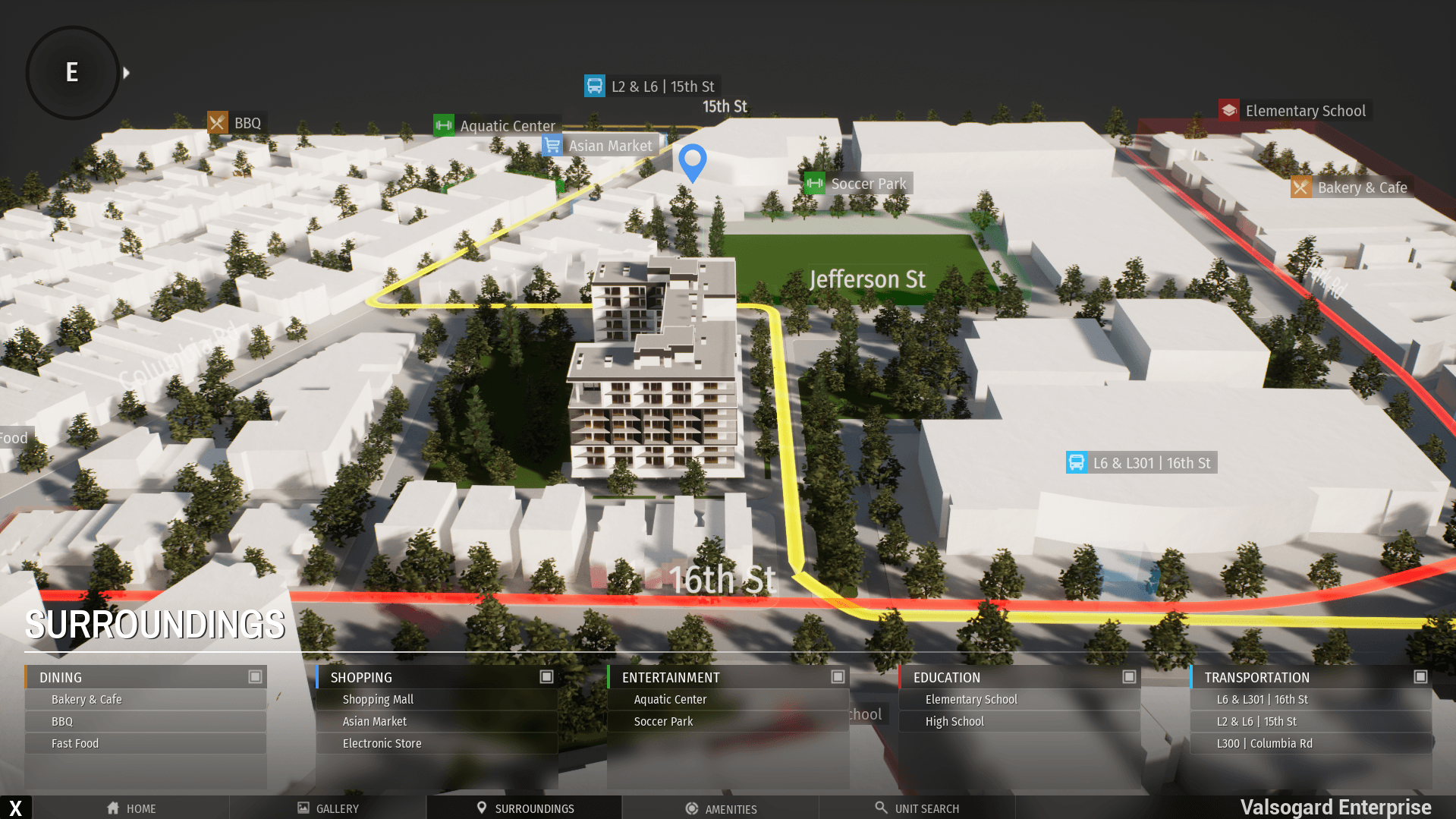
Task: Toggle the TRANSPORTATION checkbox
Action: pyautogui.click(x=1421, y=676)
